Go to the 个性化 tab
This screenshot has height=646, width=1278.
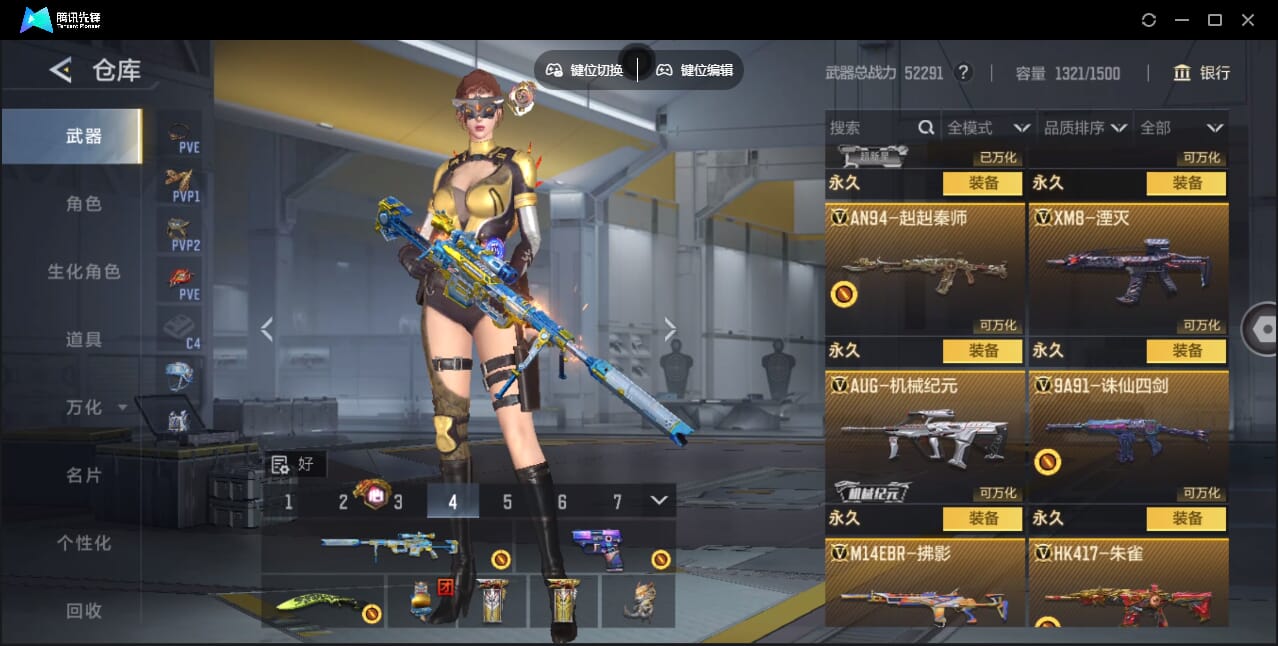84,544
